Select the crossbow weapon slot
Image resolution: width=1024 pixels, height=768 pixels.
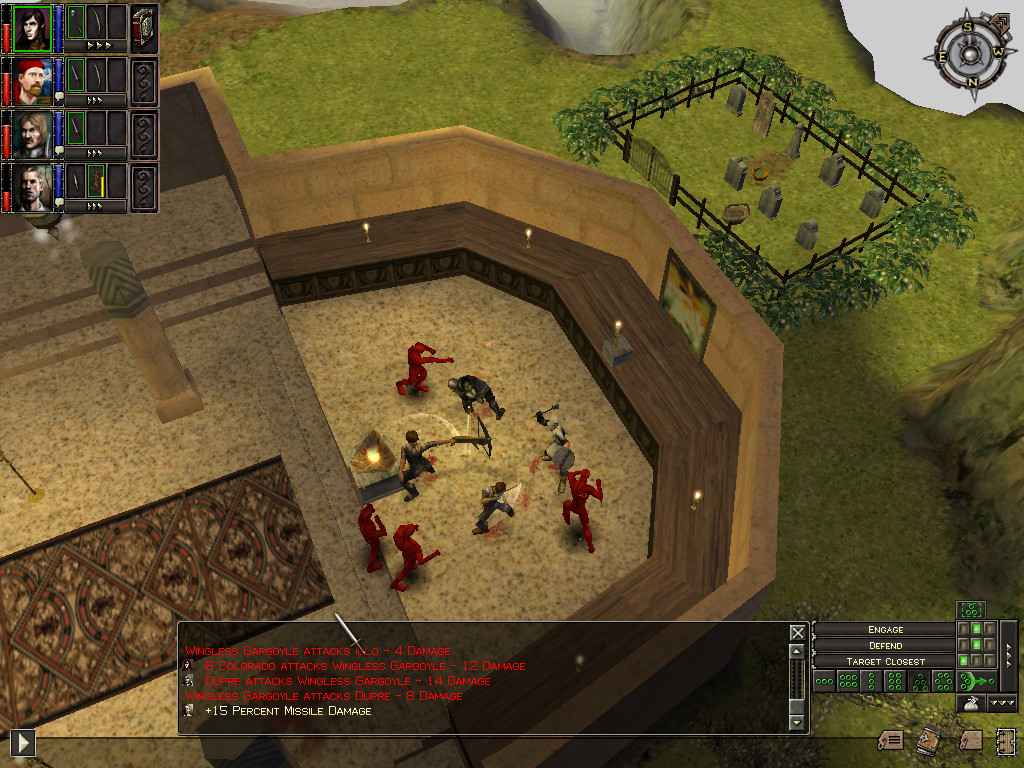[x=95, y=180]
